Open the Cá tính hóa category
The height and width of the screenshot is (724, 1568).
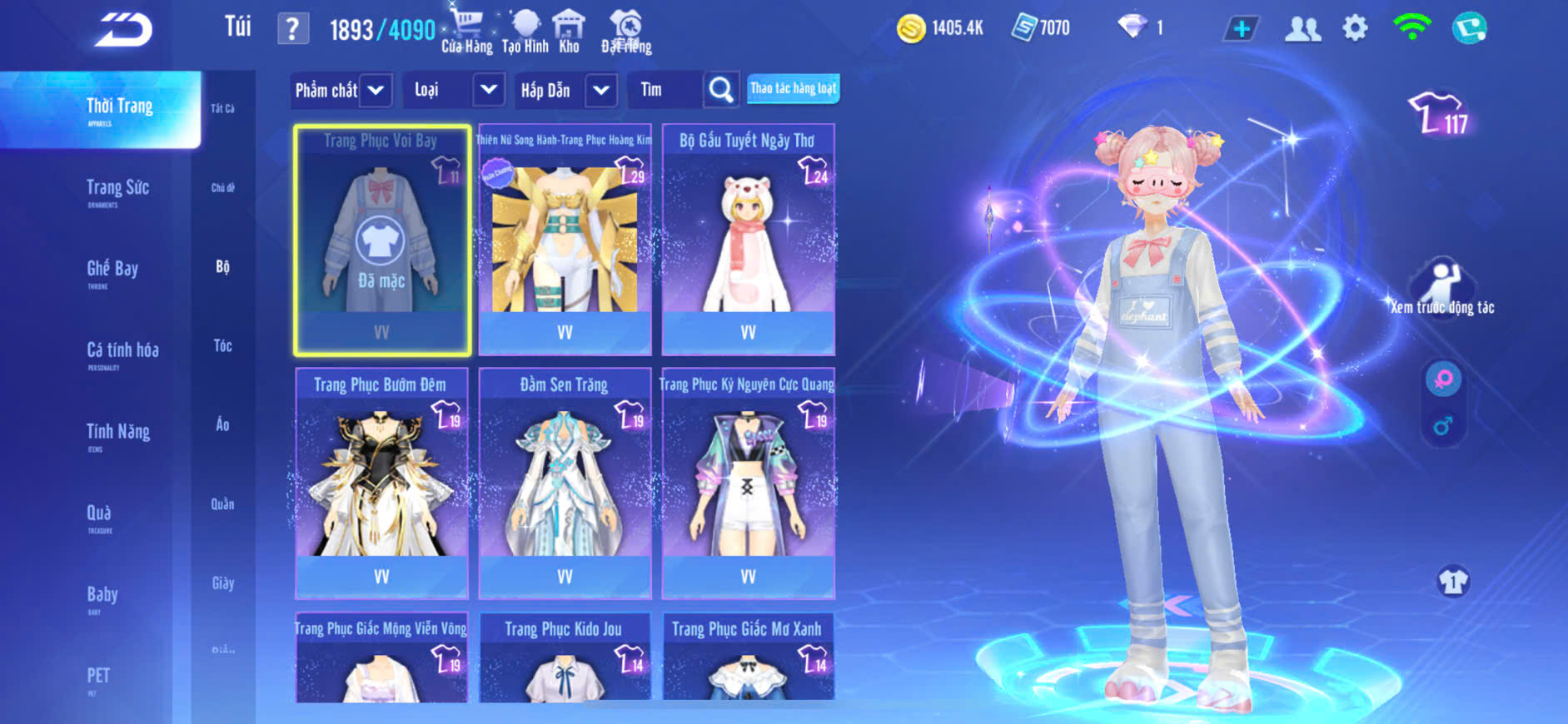tap(122, 352)
